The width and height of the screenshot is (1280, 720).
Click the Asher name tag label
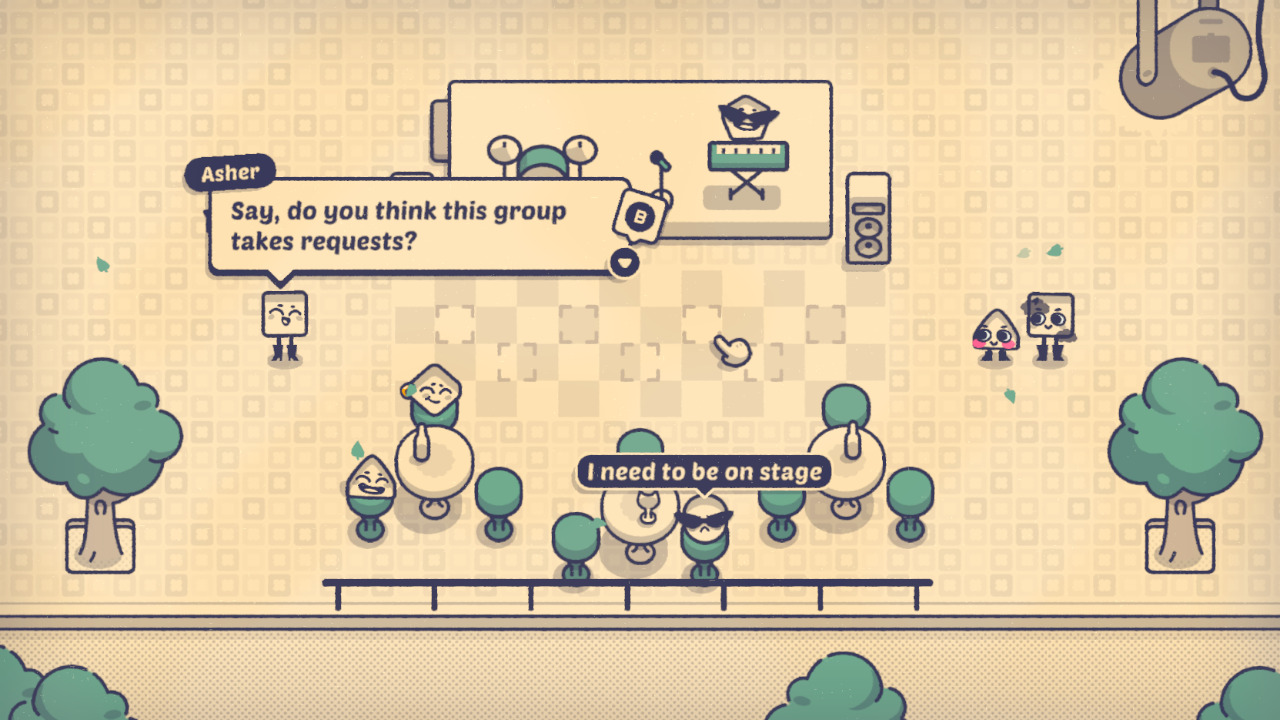[231, 172]
